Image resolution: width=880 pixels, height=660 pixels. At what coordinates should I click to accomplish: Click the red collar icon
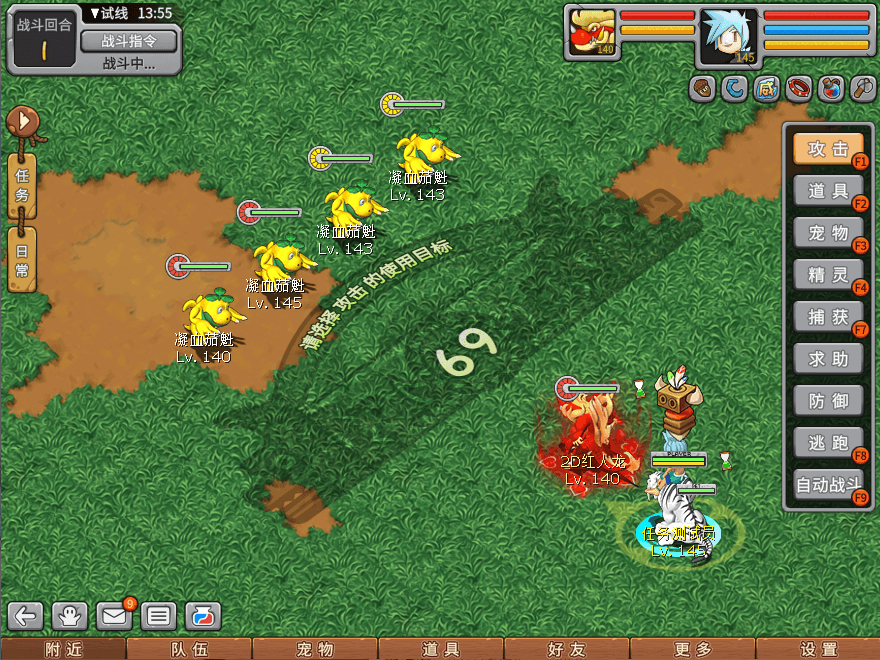point(798,89)
